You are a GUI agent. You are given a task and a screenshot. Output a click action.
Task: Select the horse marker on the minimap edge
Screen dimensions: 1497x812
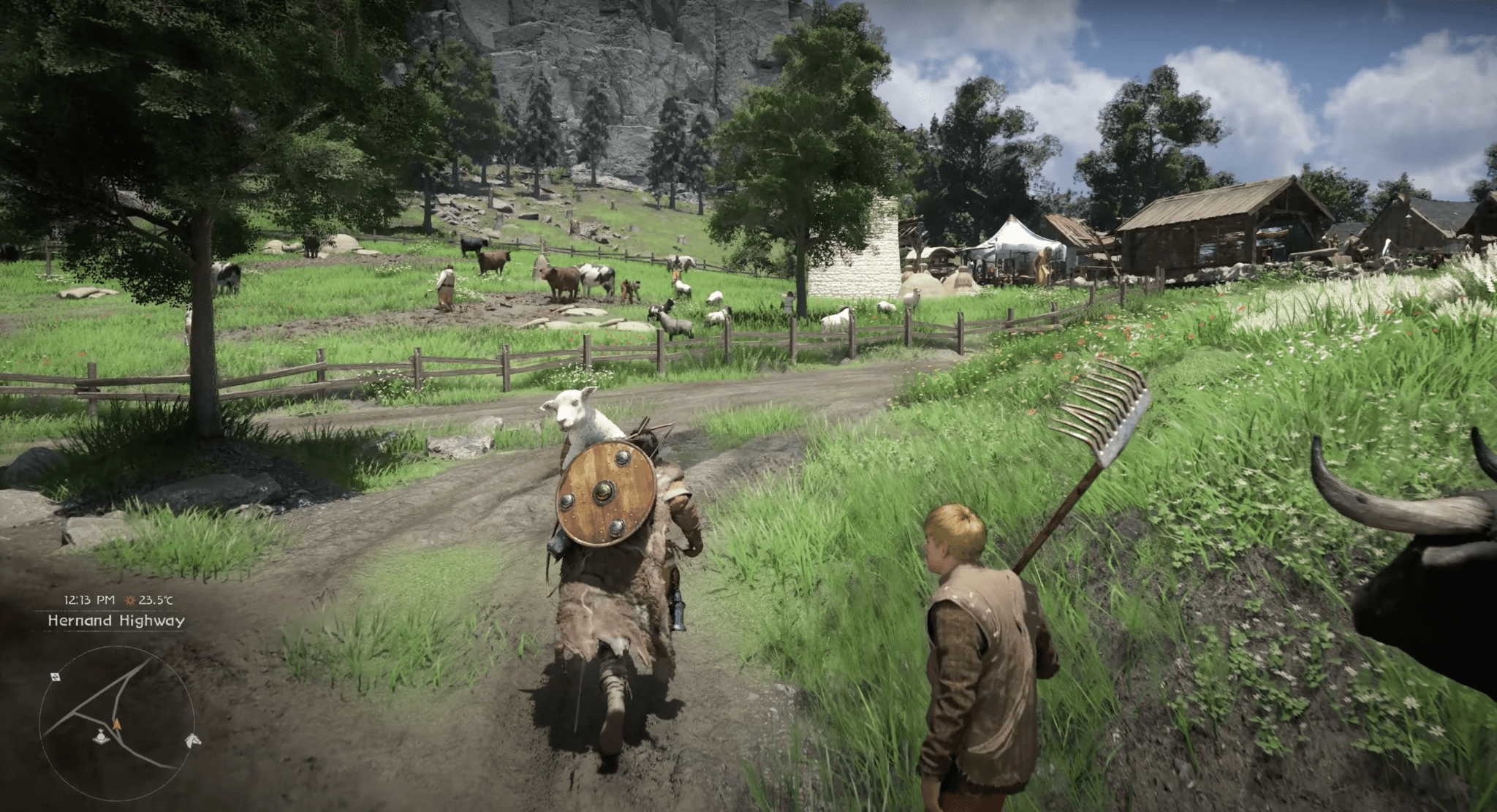(192, 740)
